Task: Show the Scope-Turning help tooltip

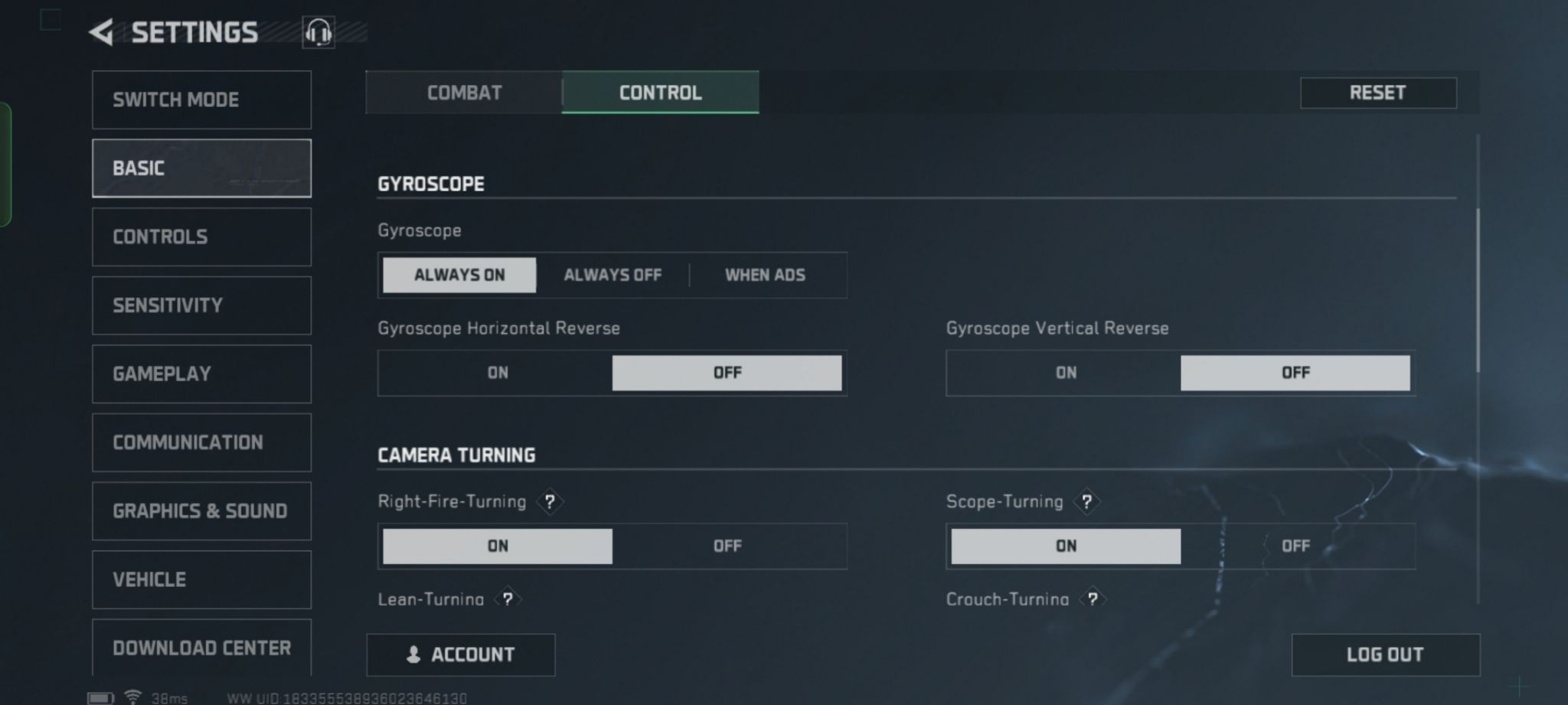Action: coord(1086,501)
